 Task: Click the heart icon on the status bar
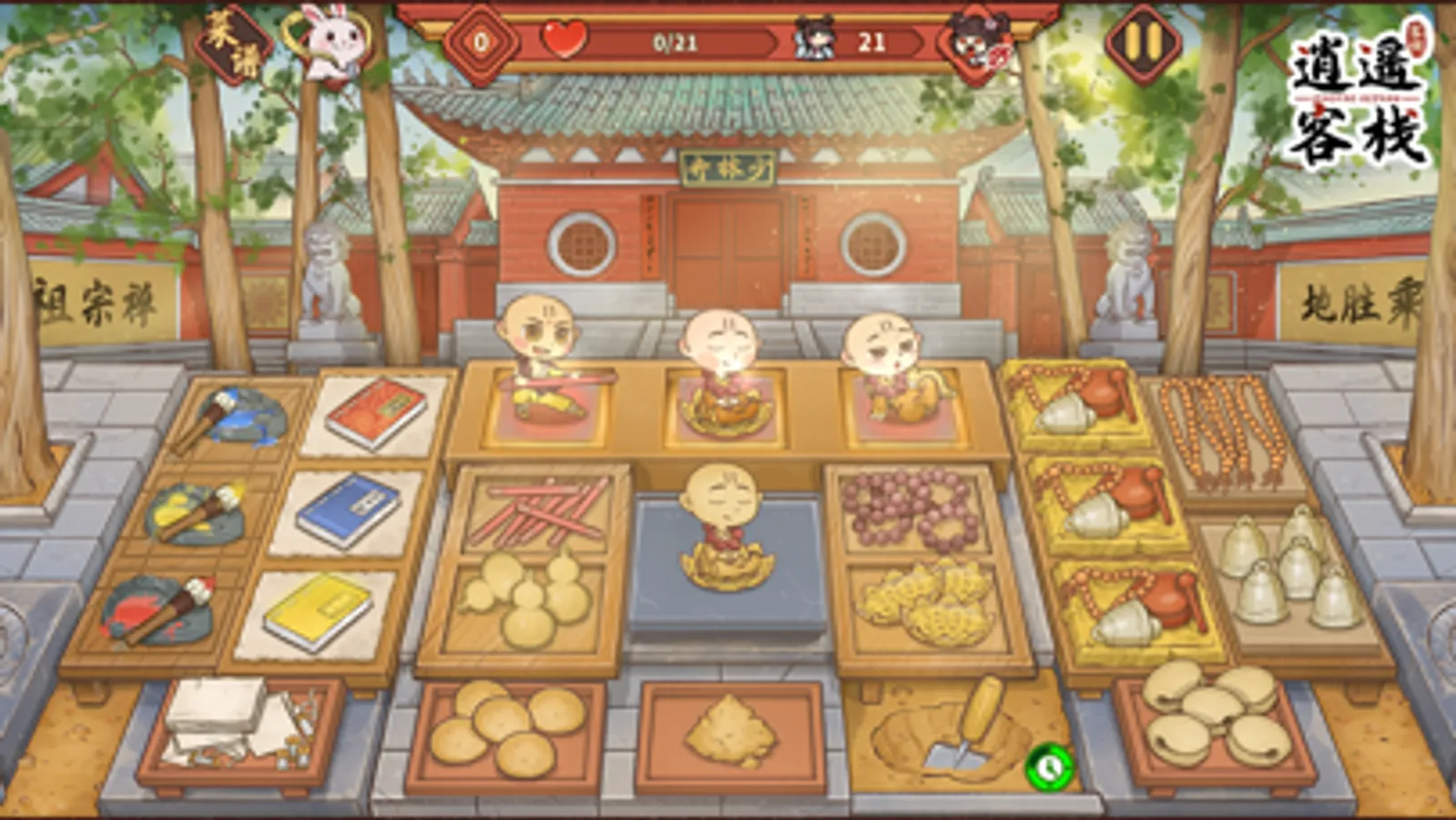point(565,40)
